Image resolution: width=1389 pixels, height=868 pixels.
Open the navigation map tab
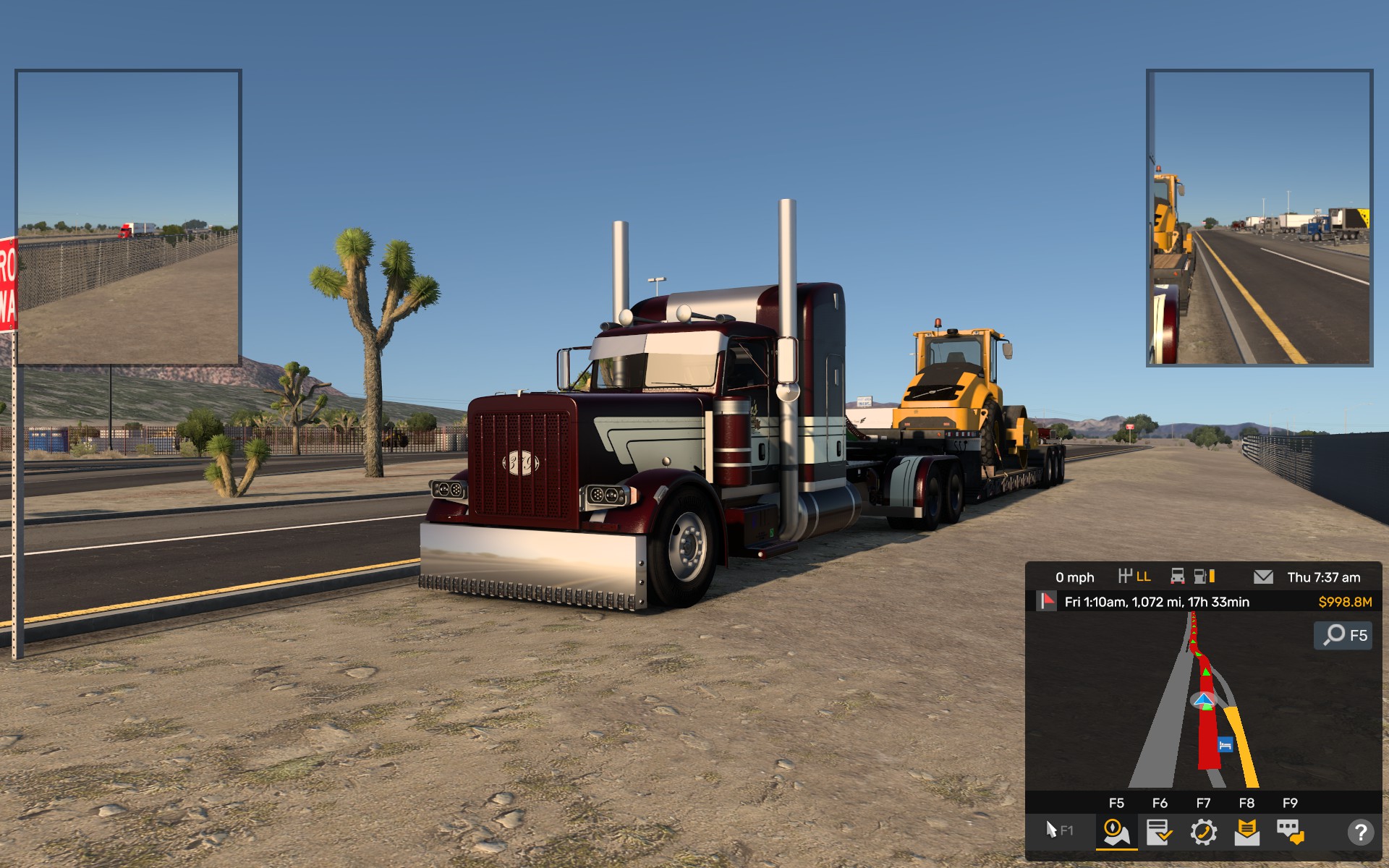pos(1116,832)
